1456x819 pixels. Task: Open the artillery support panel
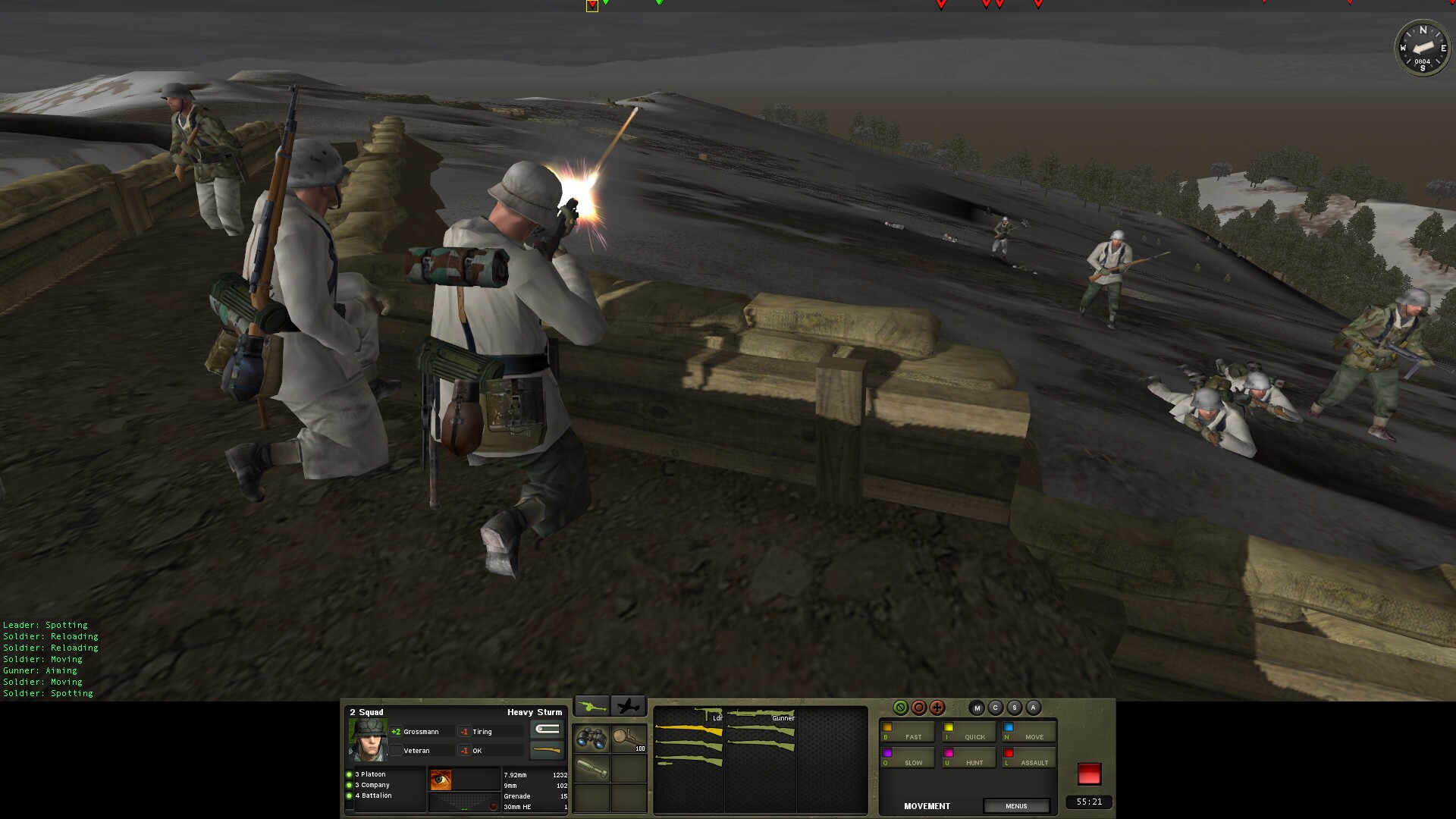coord(591,707)
